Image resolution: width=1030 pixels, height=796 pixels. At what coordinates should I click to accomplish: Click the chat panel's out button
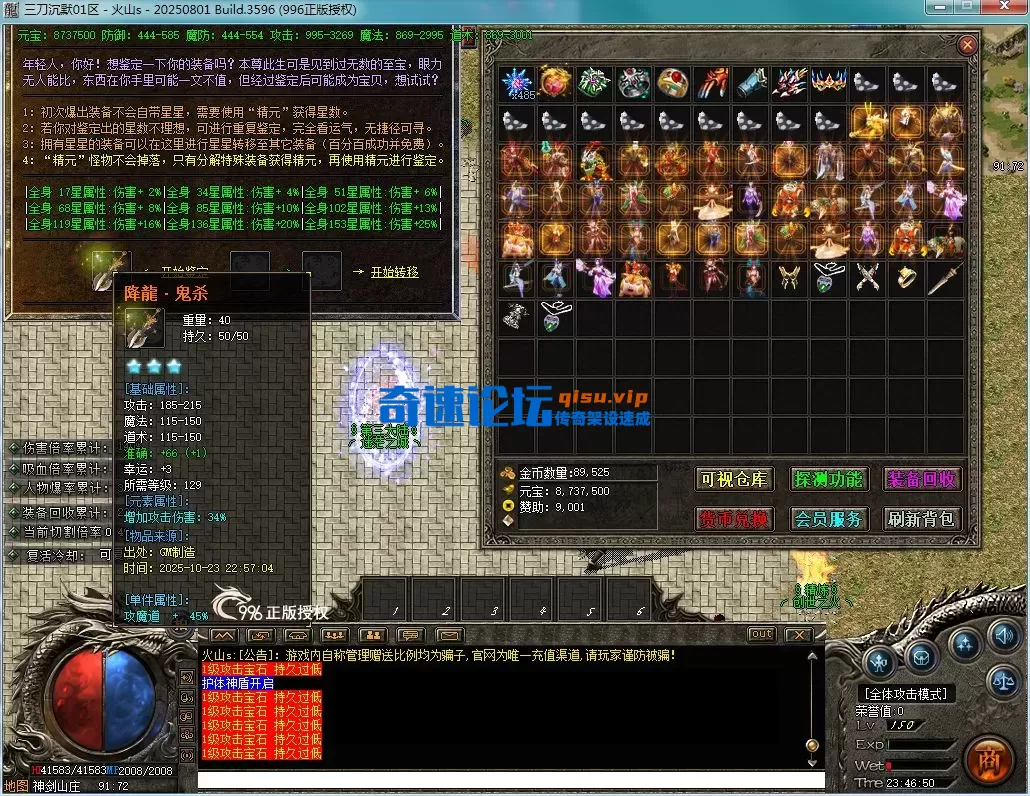click(761, 634)
